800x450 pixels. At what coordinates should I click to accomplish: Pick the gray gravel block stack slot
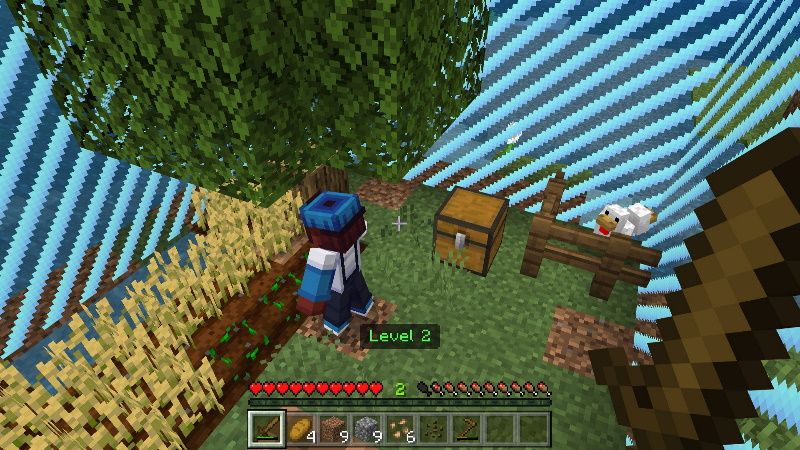pyautogui.click(x=367, y=428)
